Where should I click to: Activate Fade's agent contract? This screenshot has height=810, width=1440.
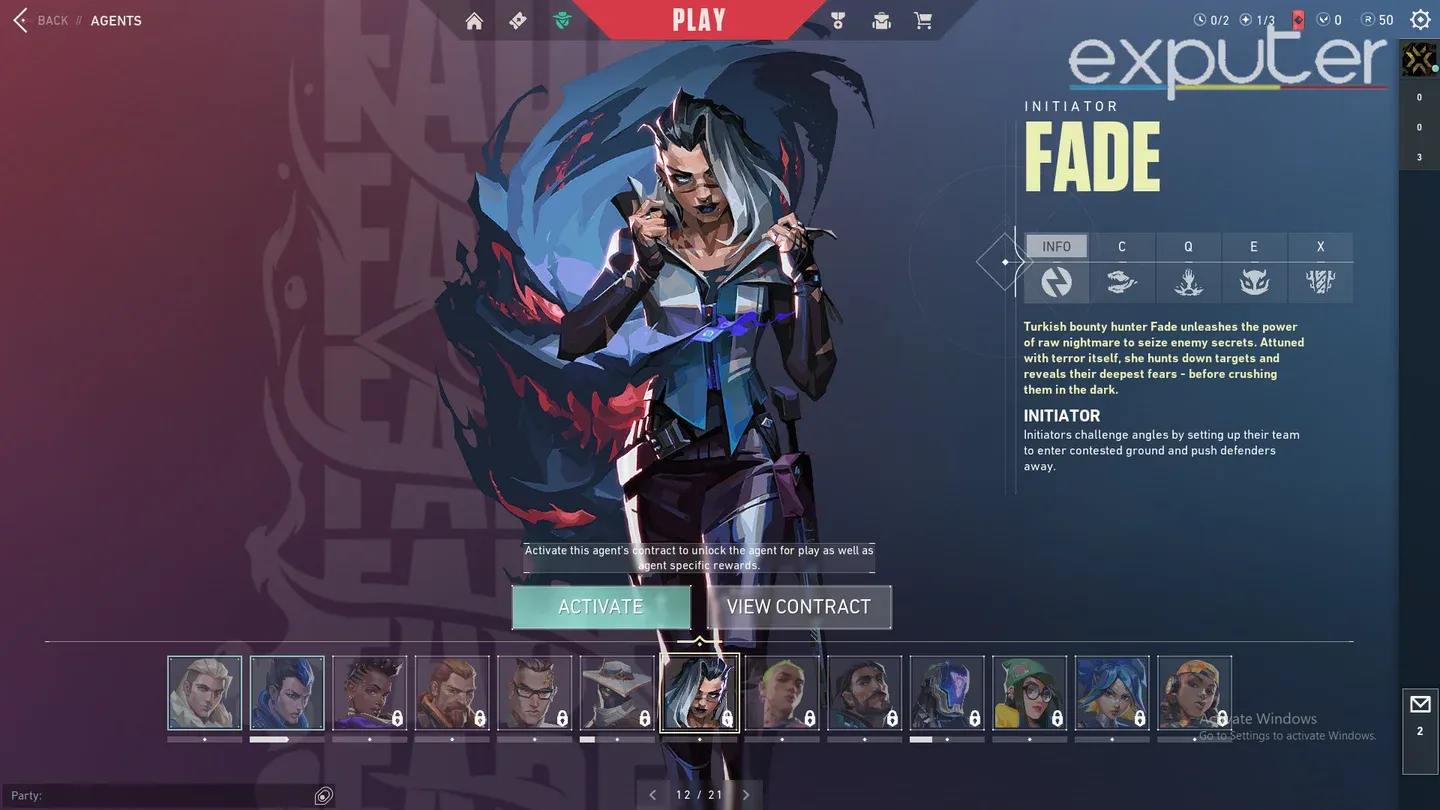(601, 607)
